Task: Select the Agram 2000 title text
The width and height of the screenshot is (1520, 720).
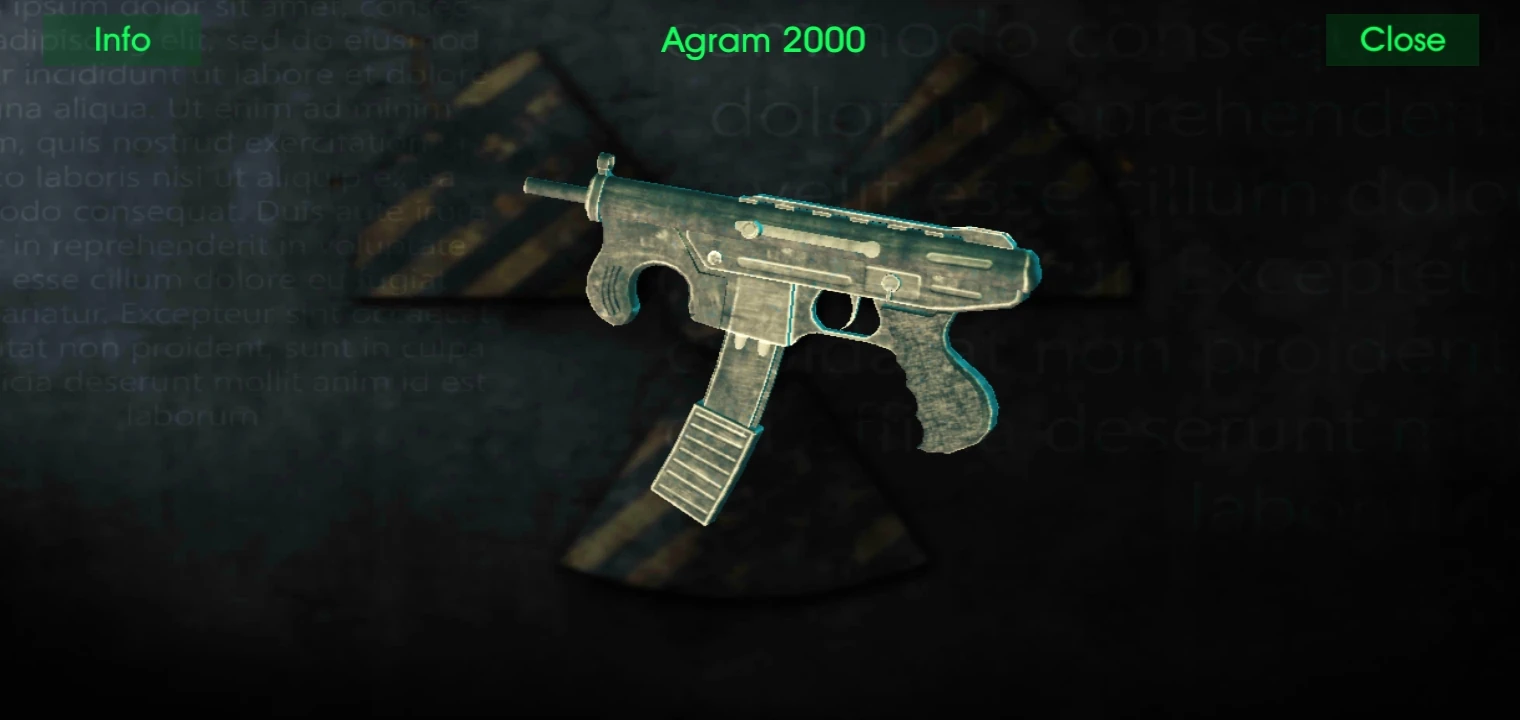Action: (x=762, y=40)
